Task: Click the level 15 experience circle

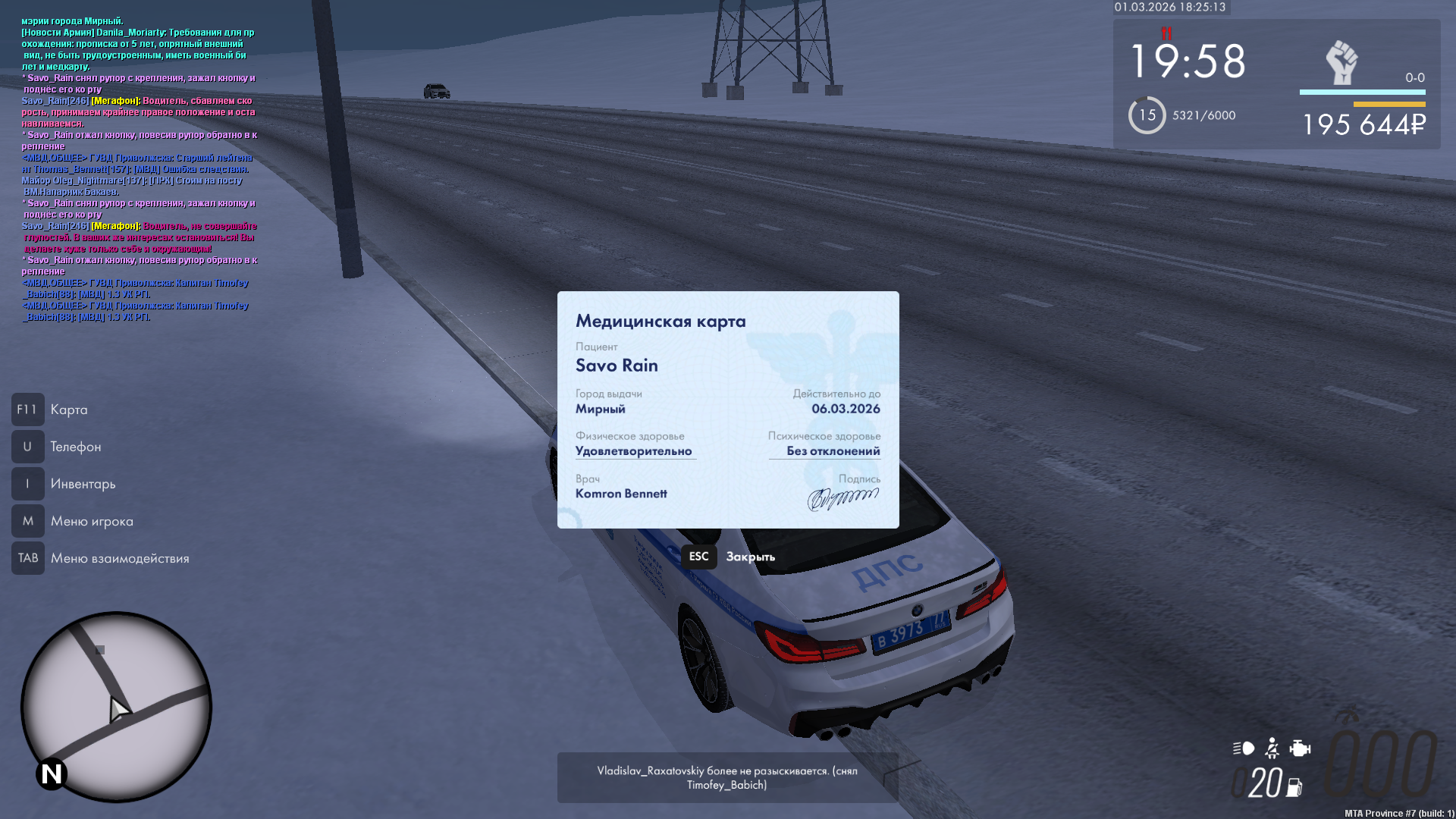Action: pyautogui.click(x=1147, y=115)
